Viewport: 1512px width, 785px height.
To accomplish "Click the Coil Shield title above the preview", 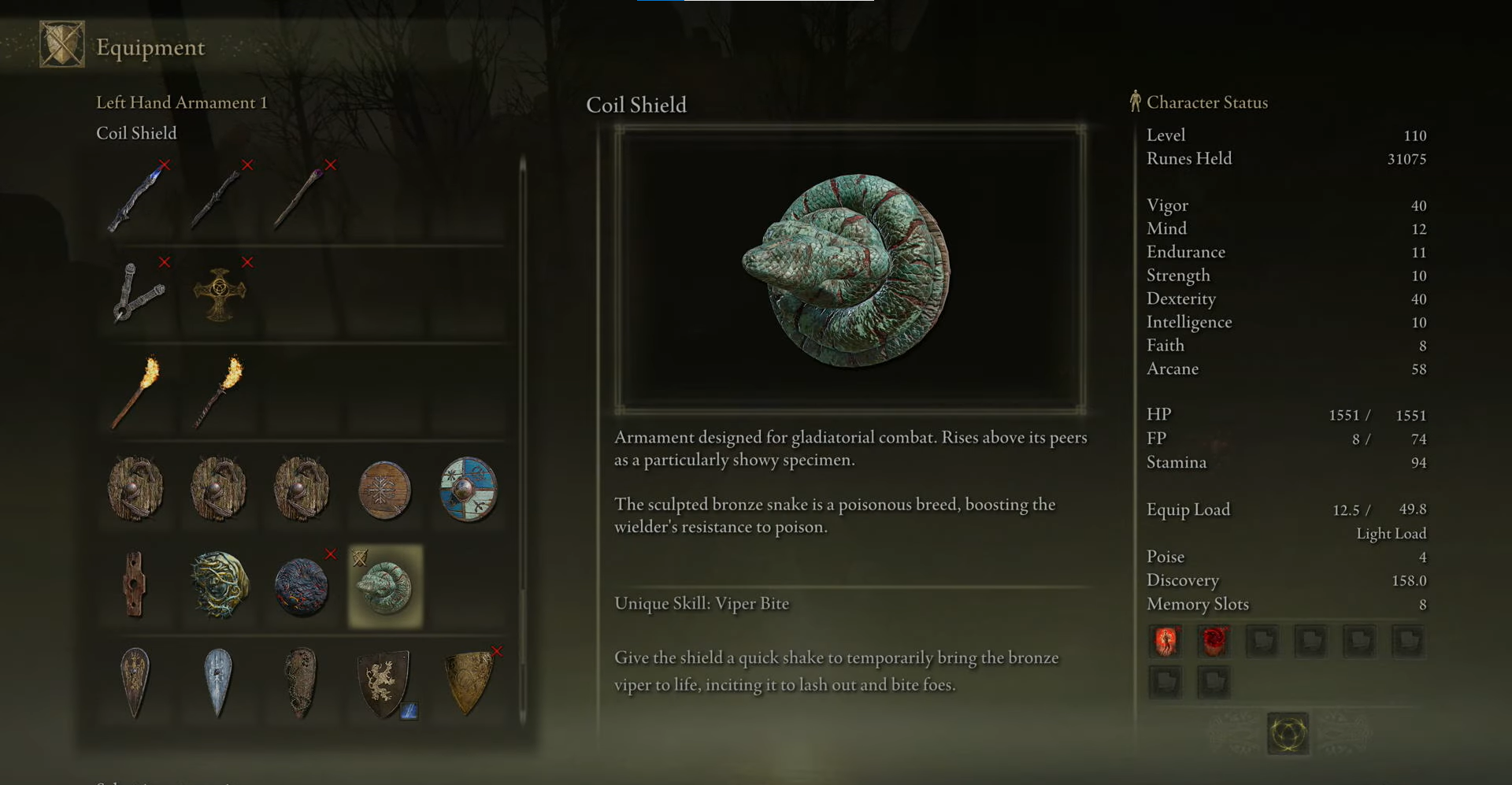I will coord(636,105).
